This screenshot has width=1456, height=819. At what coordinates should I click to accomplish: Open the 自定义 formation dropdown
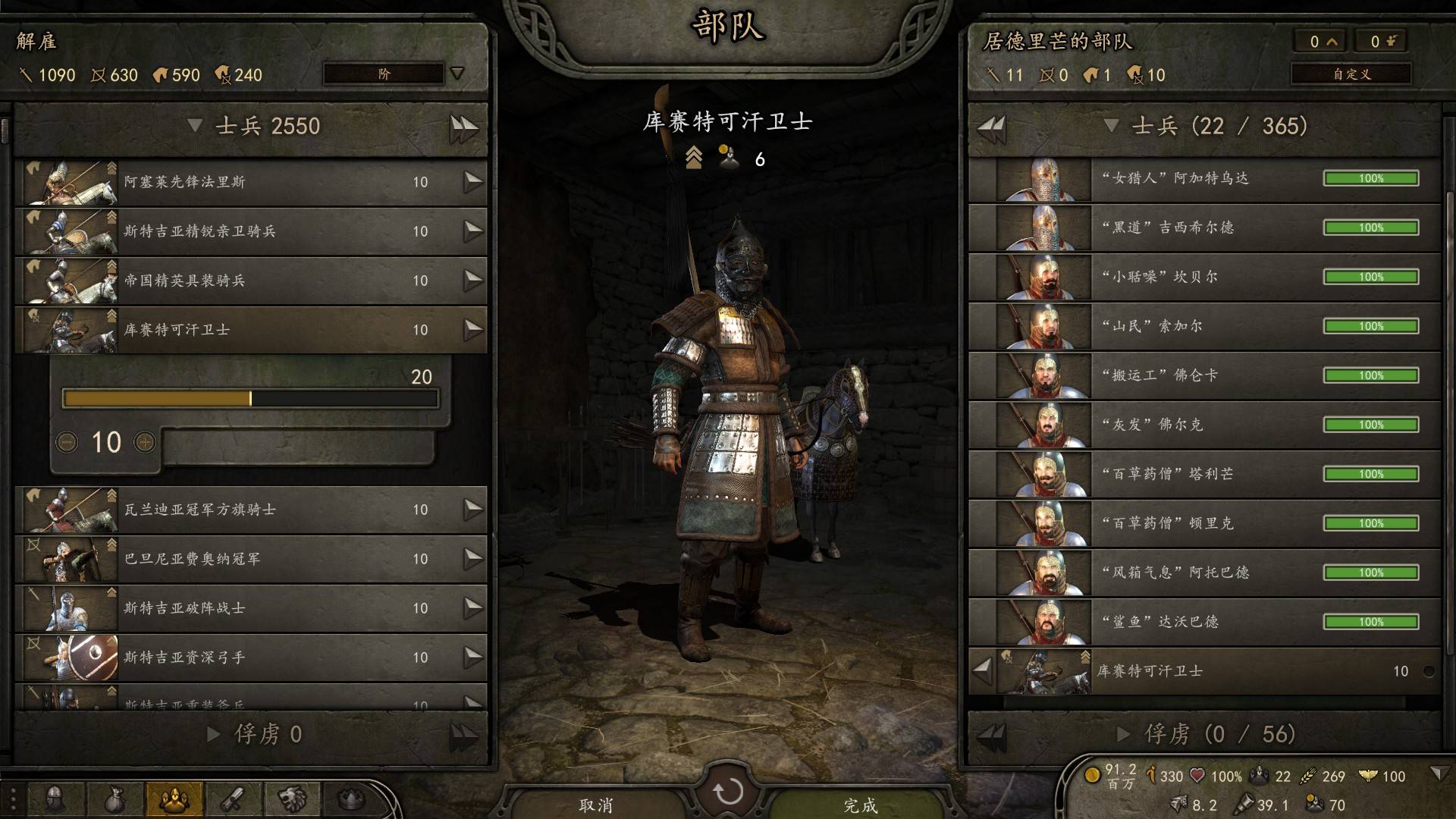(1351, 74)
